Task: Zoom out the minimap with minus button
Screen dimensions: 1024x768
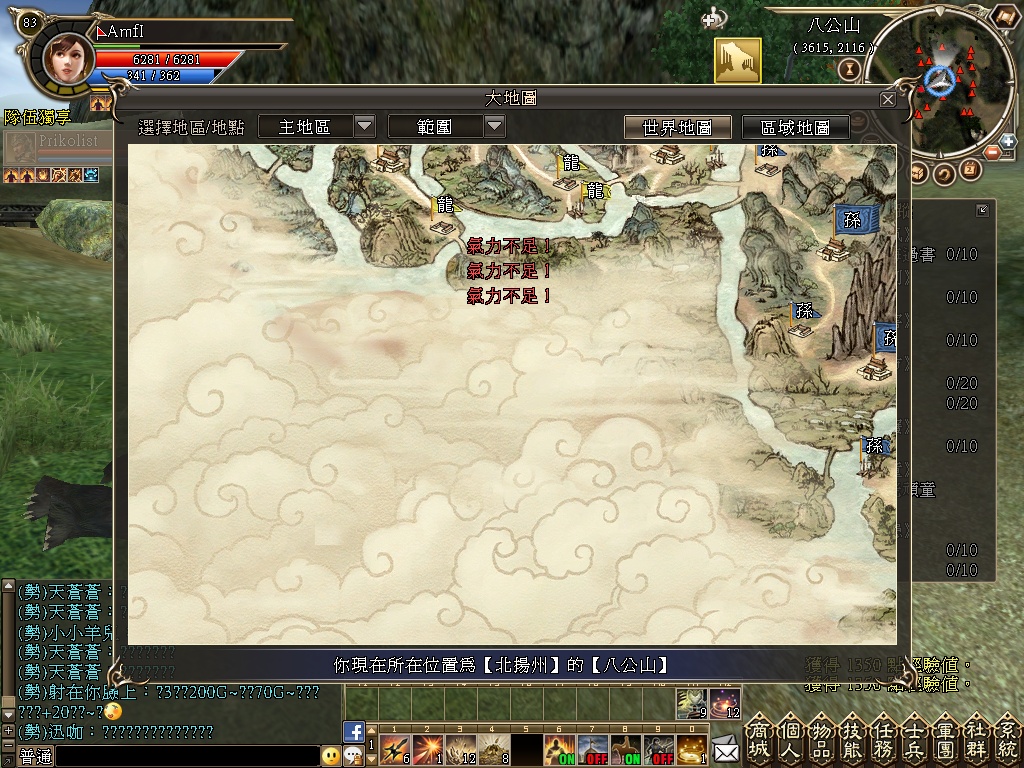Action: point(994,153)
